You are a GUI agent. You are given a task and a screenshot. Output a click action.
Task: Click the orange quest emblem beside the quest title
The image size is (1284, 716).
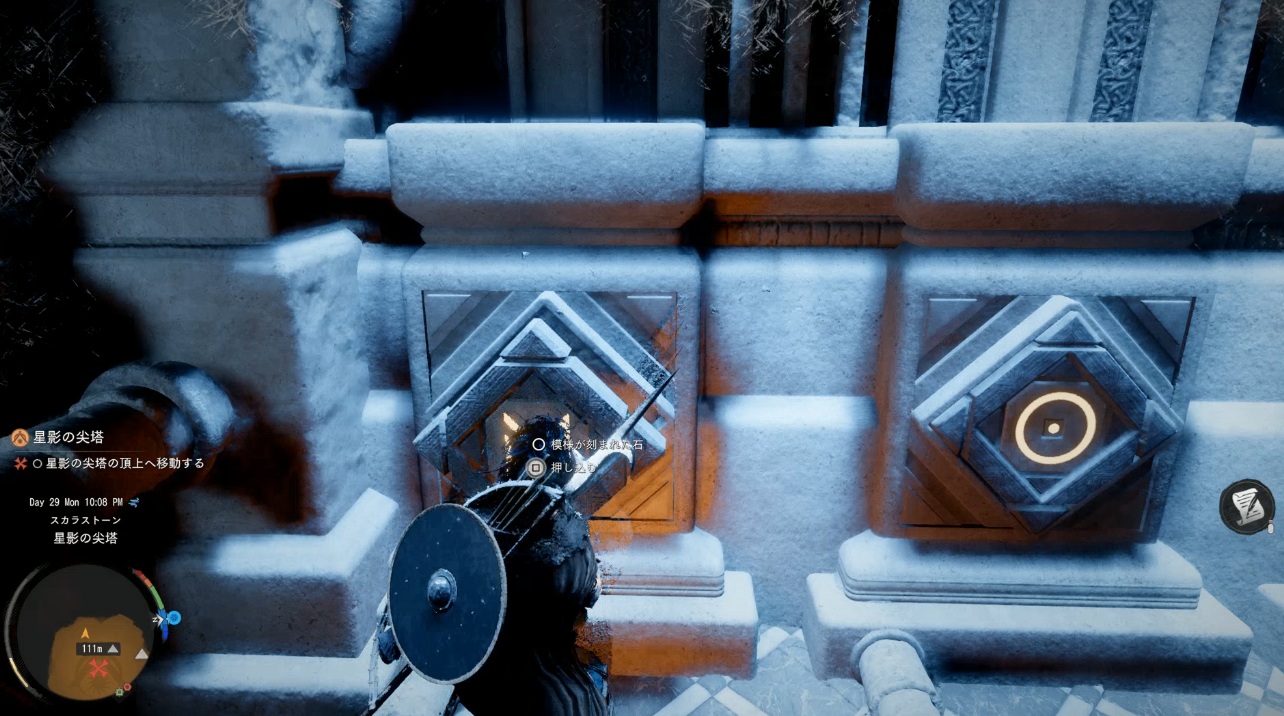point(20,437)
